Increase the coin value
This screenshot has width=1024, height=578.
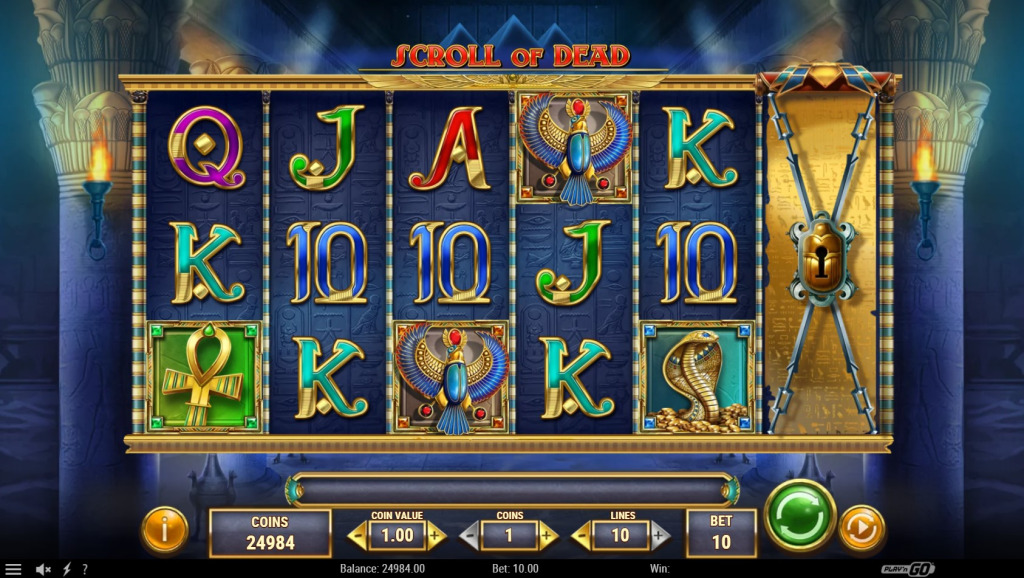click(x=437, y=536)
